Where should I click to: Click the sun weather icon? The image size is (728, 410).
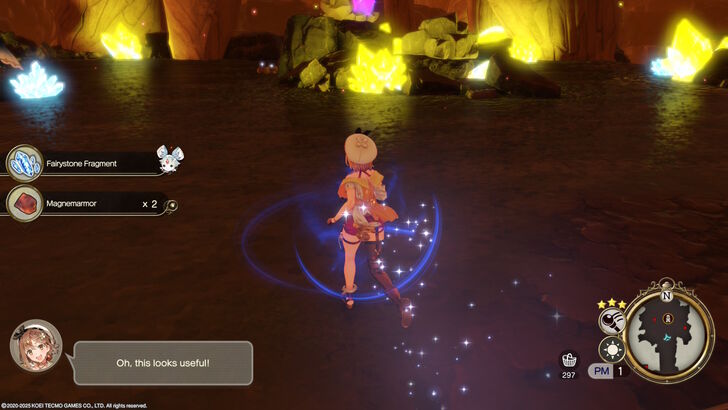point(610,349)
